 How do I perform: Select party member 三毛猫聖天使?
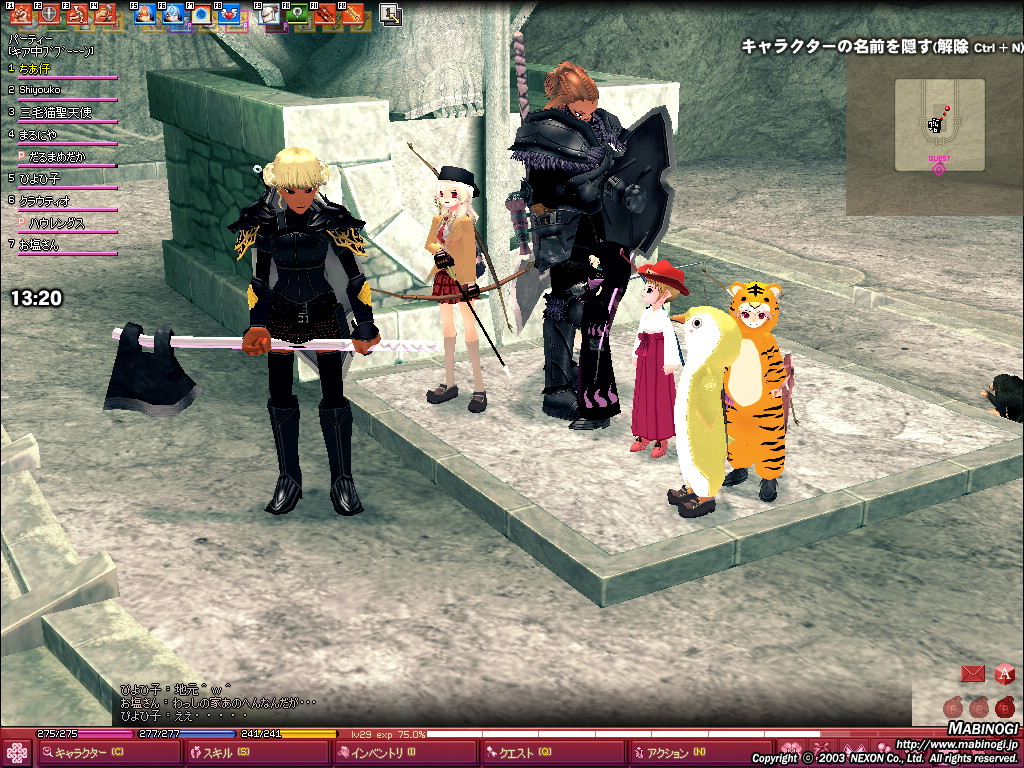point(55,112)
